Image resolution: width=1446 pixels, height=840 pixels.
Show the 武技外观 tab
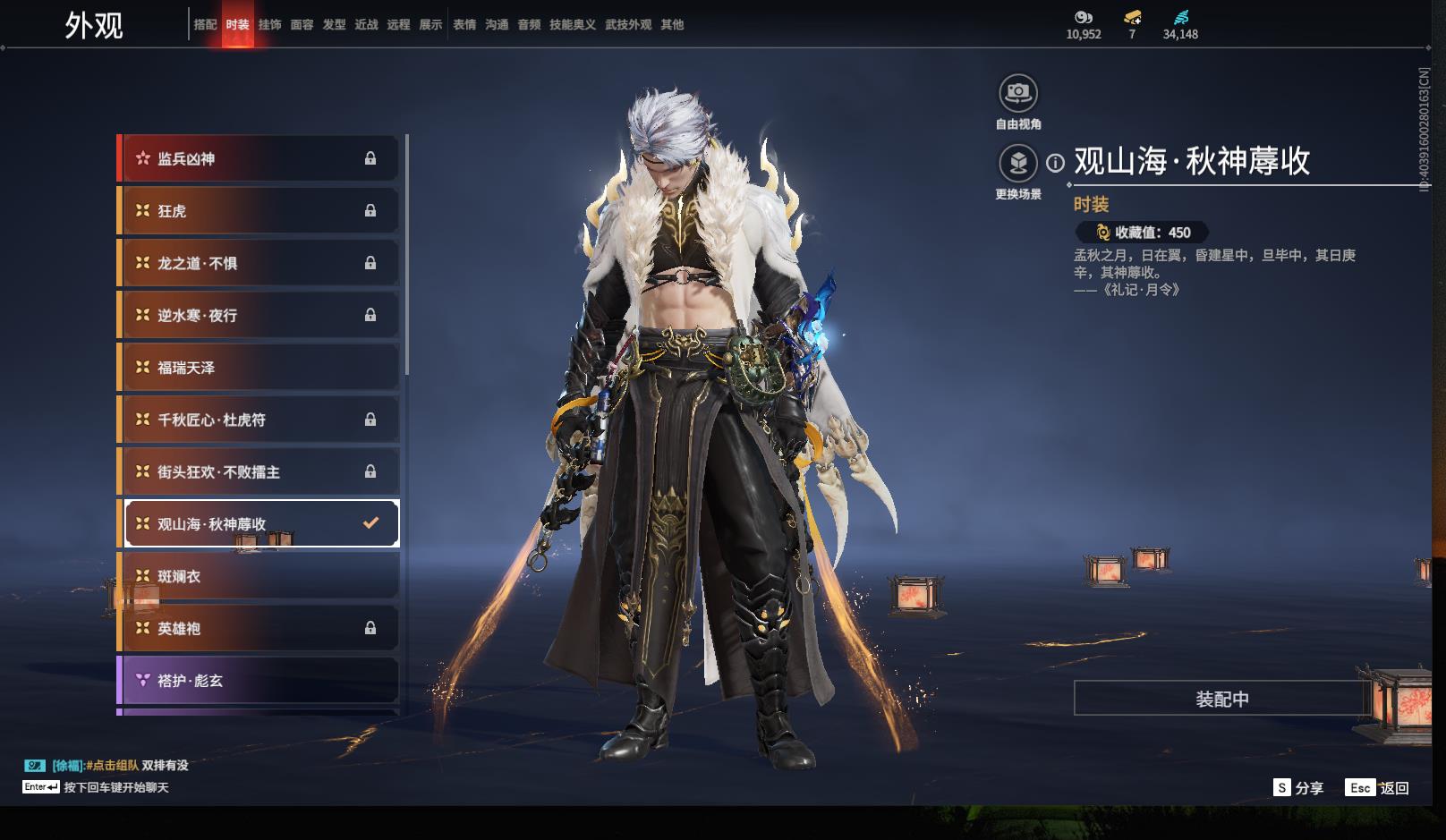[628, 25]
